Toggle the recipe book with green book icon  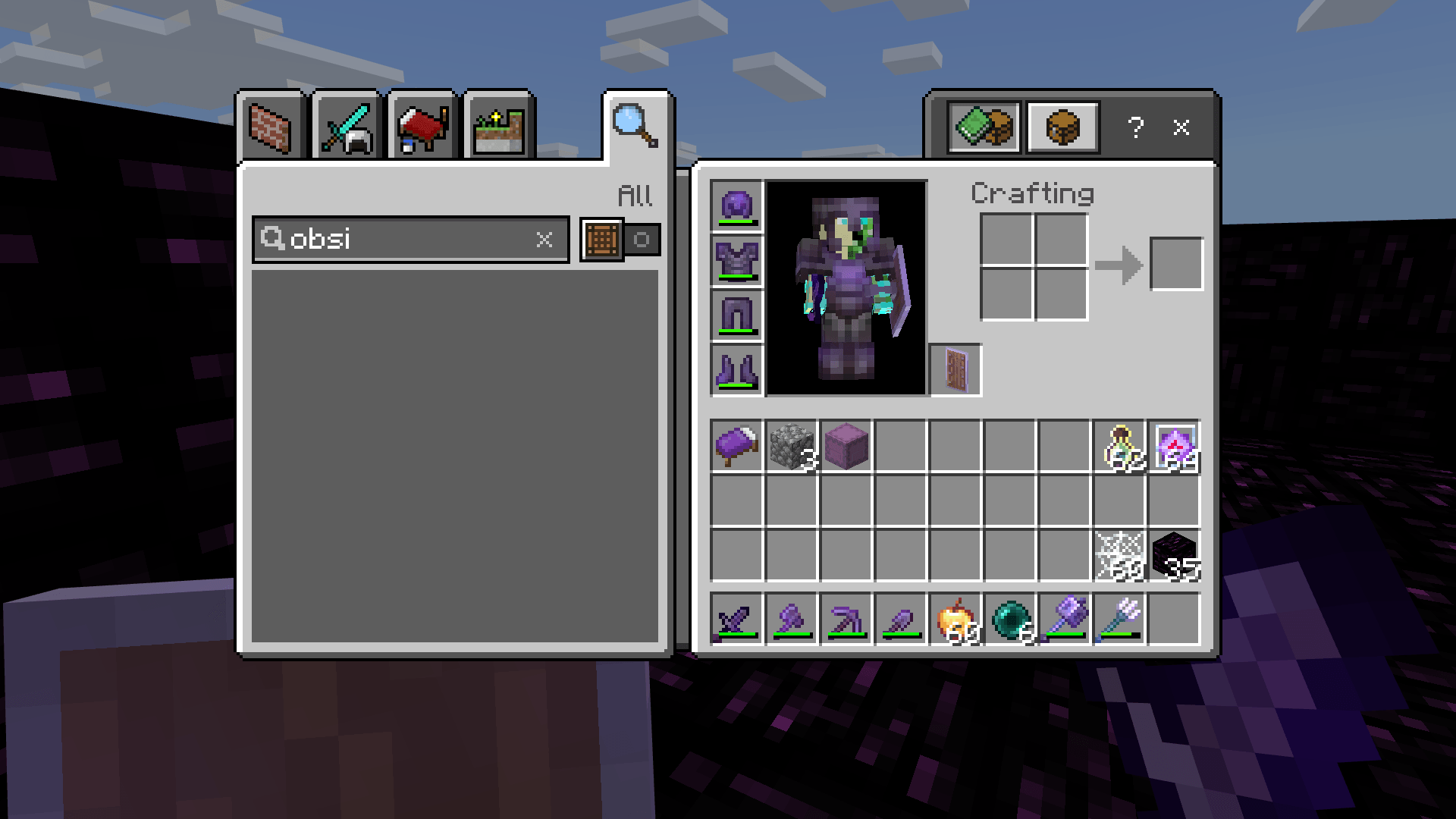984,126
